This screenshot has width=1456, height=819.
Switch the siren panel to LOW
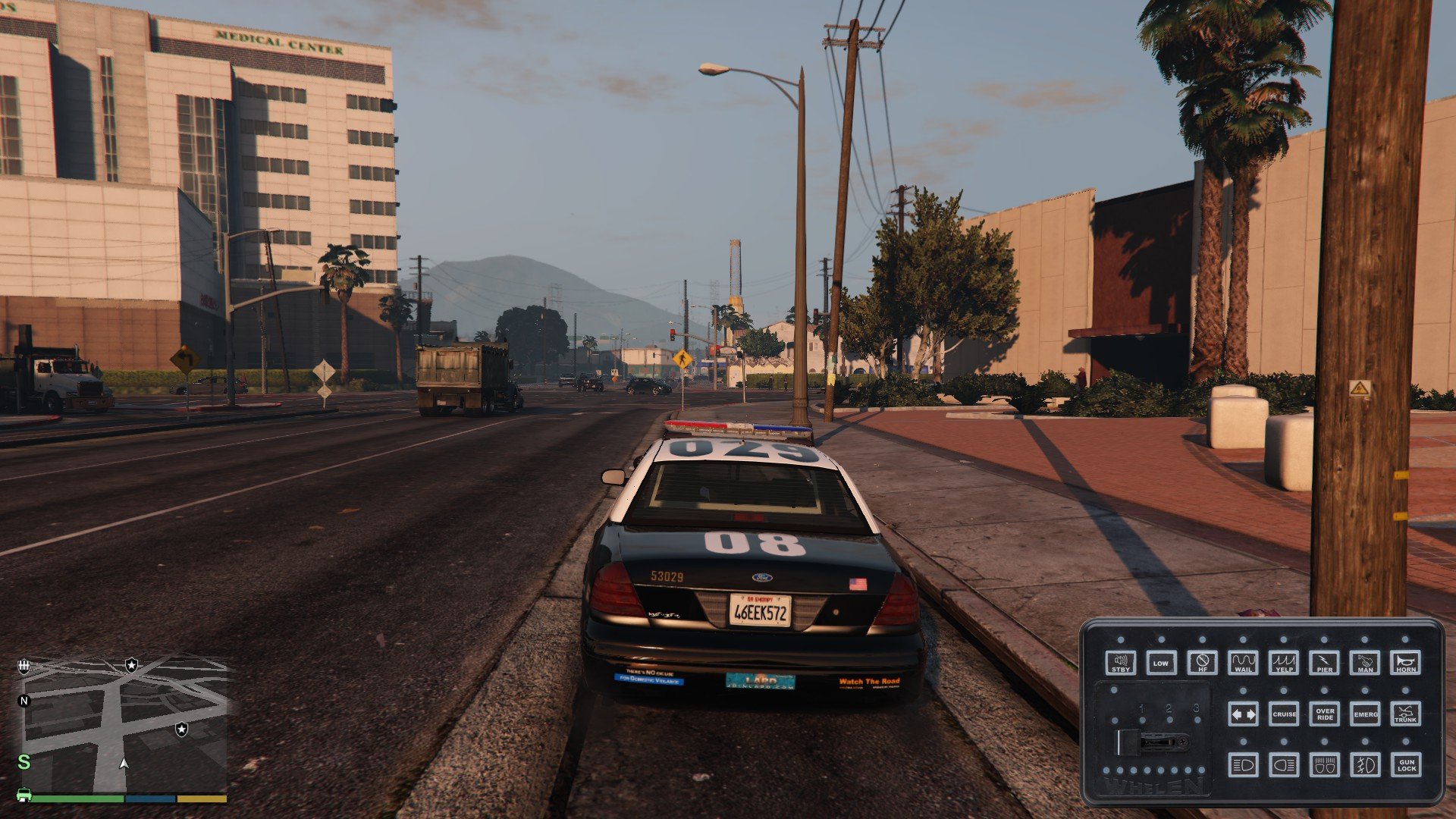[x=1161, y=663]
